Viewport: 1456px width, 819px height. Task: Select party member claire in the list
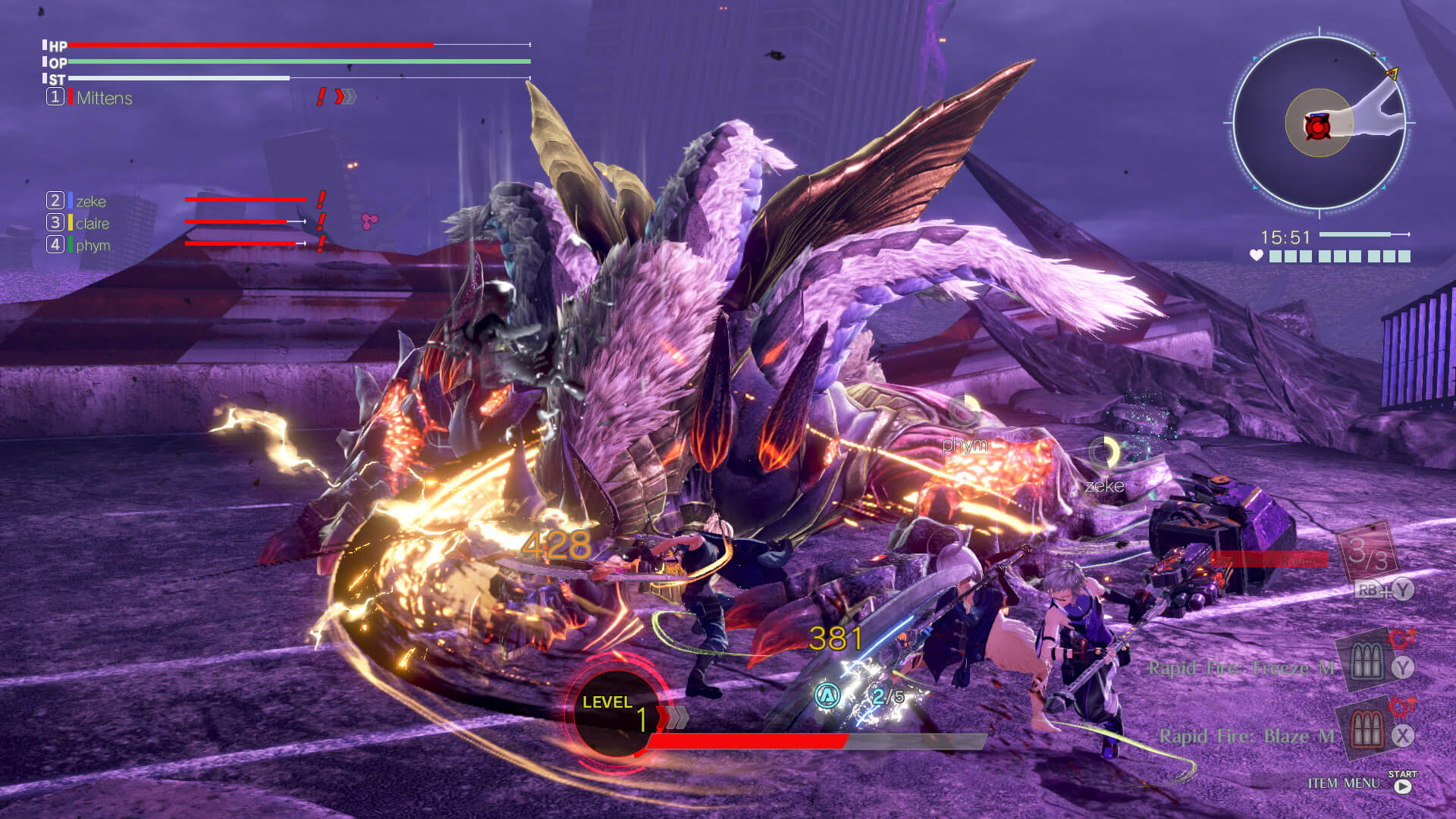point(93,223)
